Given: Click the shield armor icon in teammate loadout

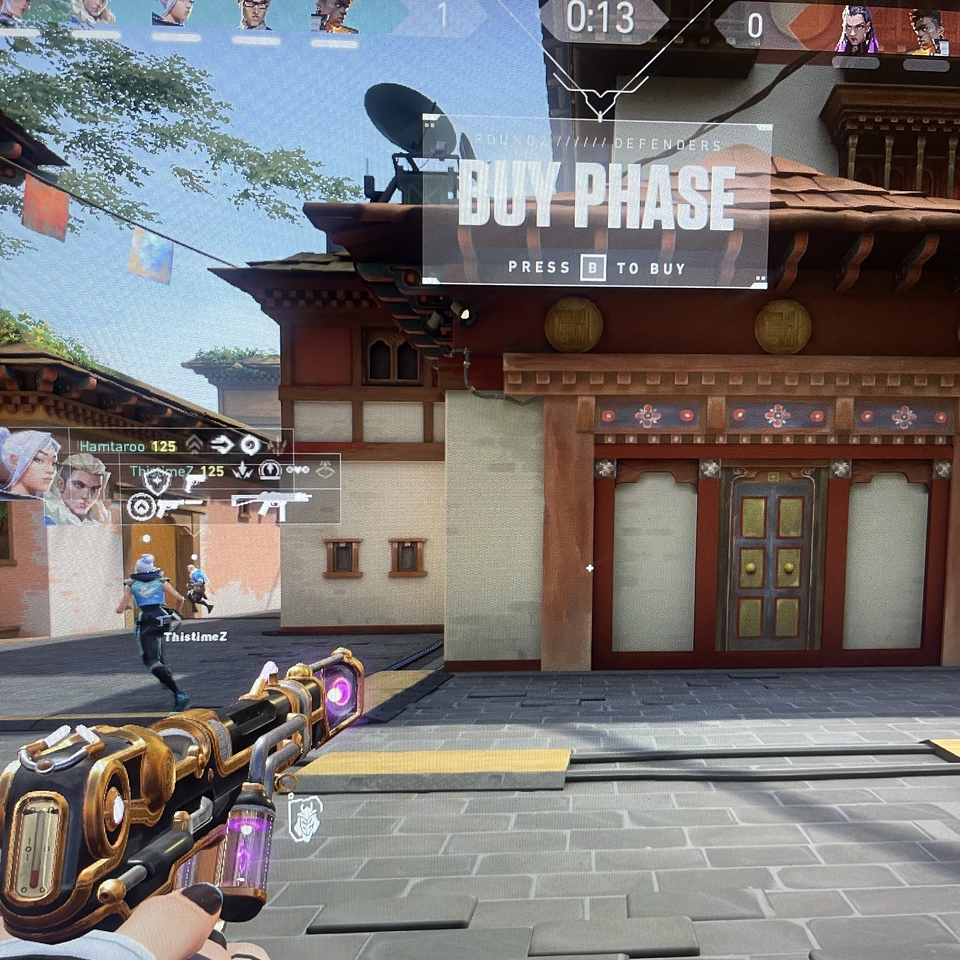Looking at the screenshot, I should [157, 482].
